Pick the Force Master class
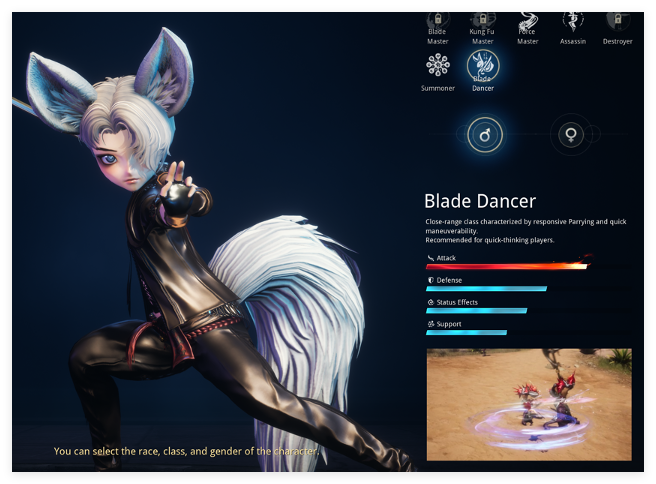Screen dimensions: 656x484 (x=527, y=21)
